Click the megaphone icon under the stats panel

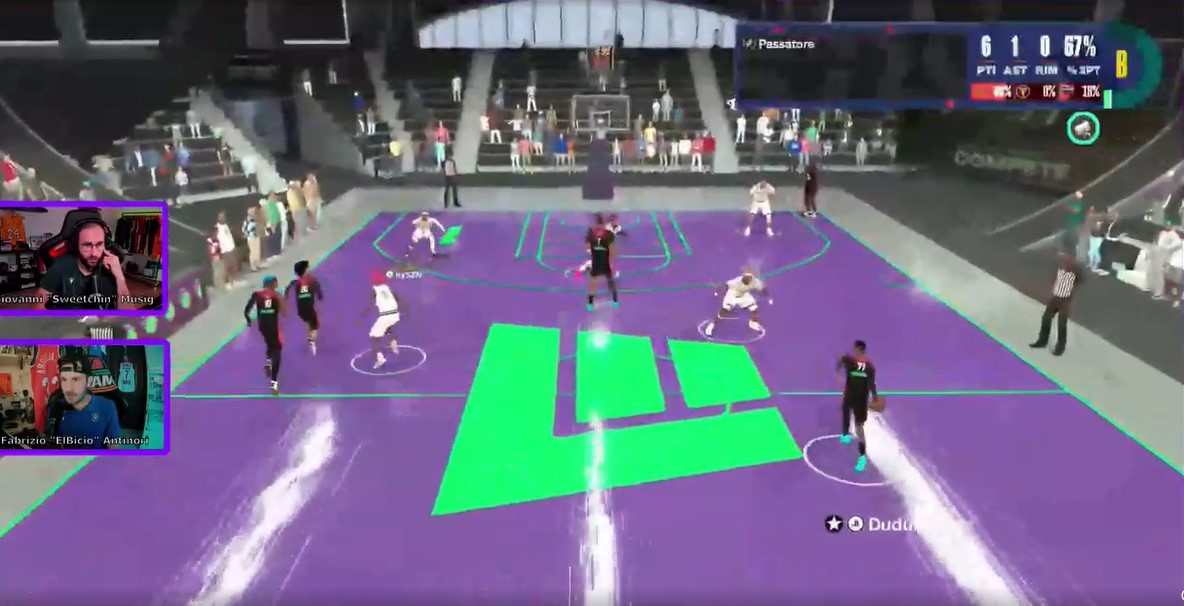point(1083,128)
